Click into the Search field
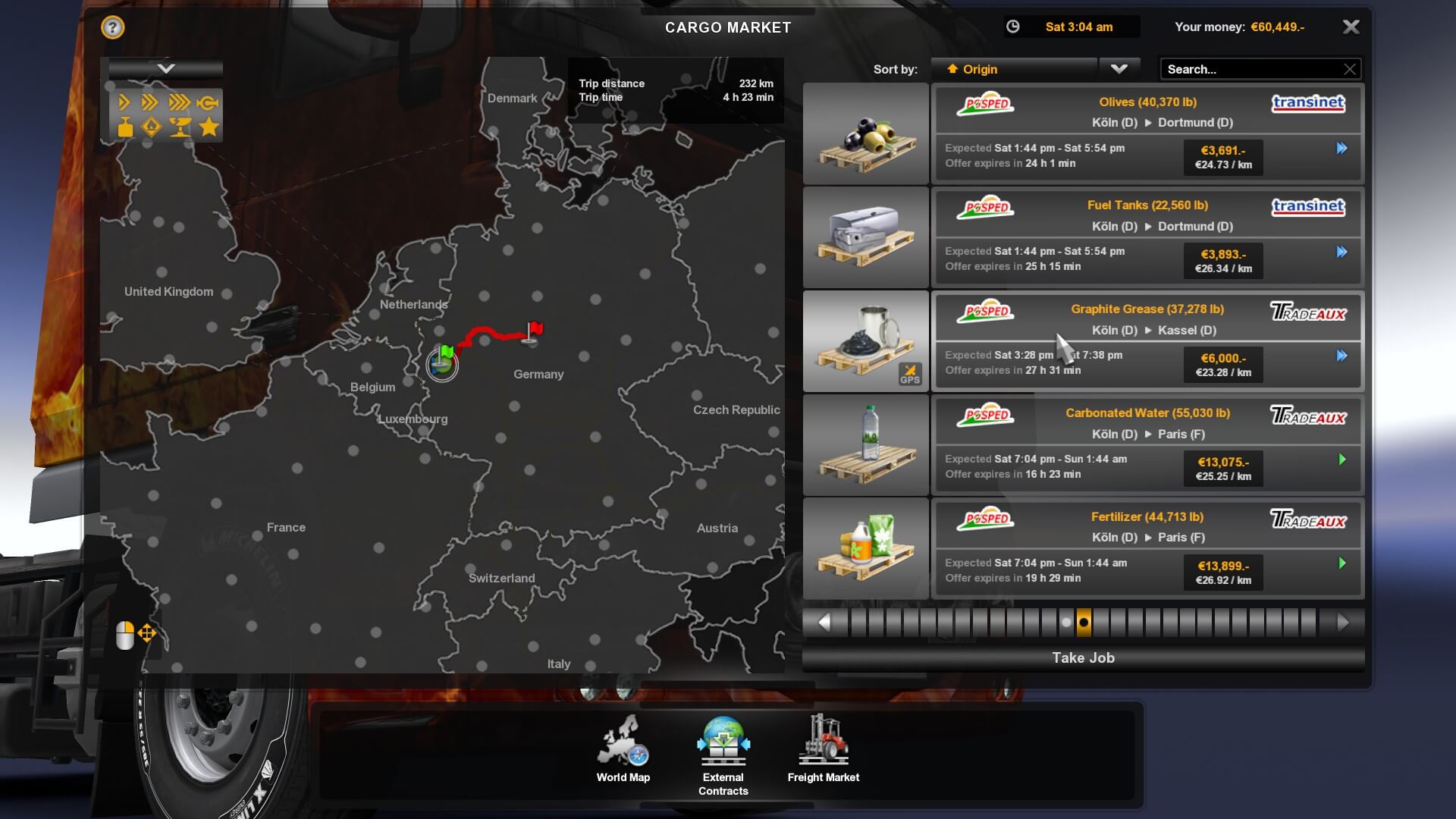 coord(1251,69)
